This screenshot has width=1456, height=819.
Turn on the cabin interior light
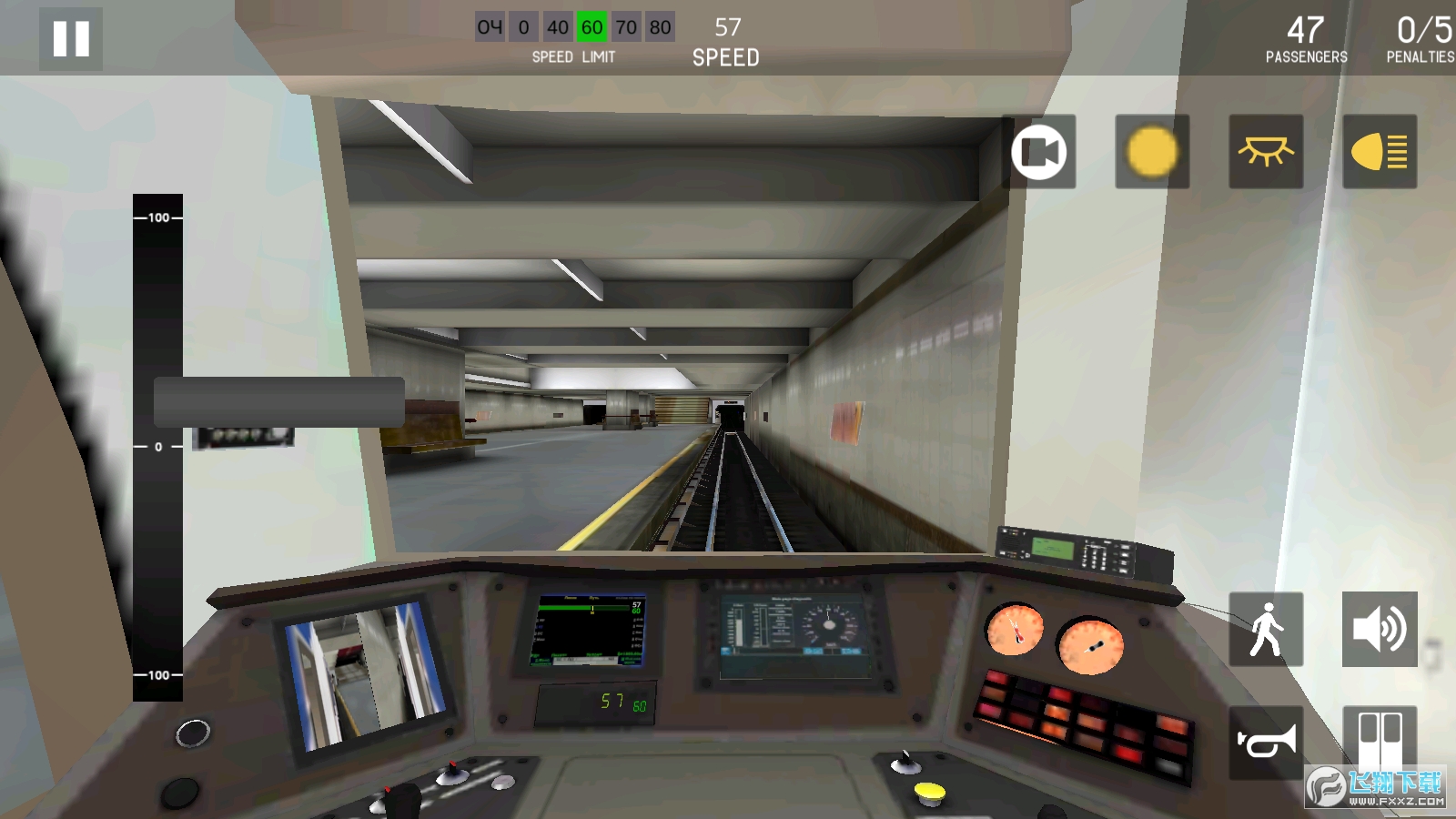point(1266,151)
